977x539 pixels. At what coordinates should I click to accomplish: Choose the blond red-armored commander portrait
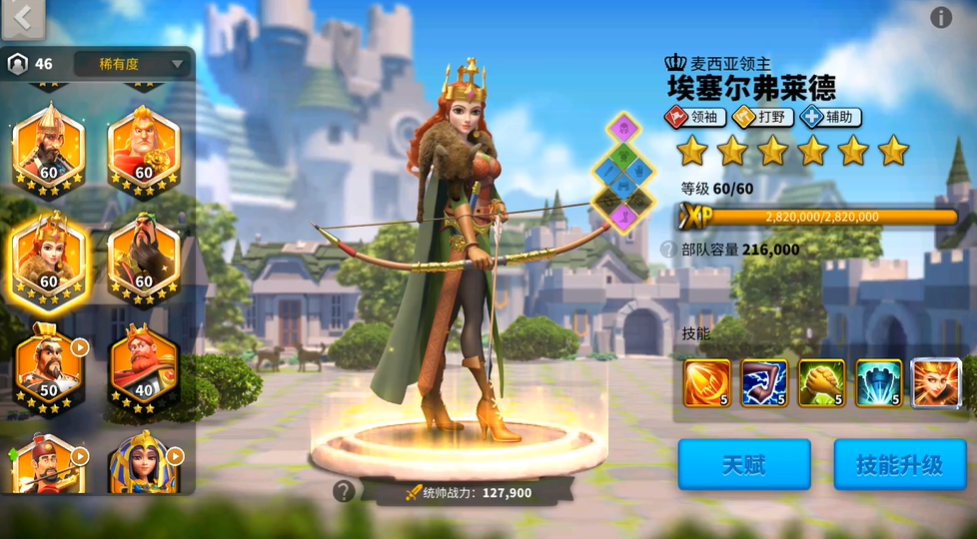pos(143,147)
